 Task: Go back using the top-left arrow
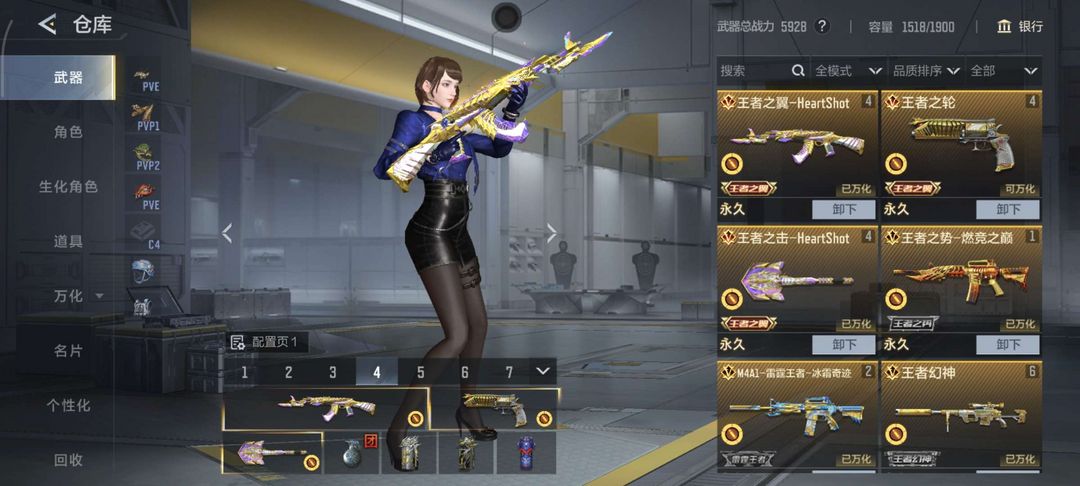(47, 25)
